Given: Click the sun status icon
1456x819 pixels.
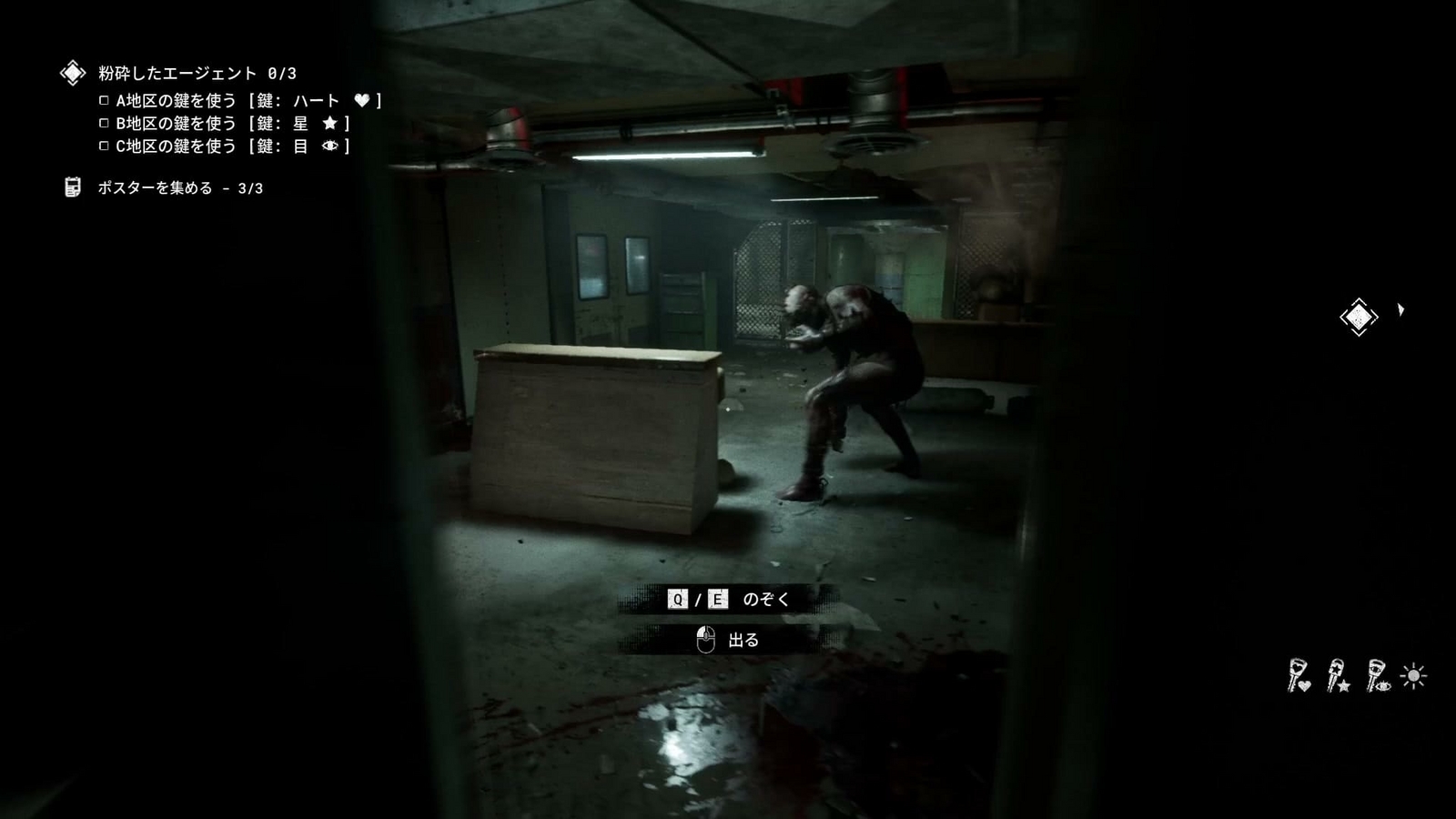Looking at the screenshot, I should coord(1413,676).
